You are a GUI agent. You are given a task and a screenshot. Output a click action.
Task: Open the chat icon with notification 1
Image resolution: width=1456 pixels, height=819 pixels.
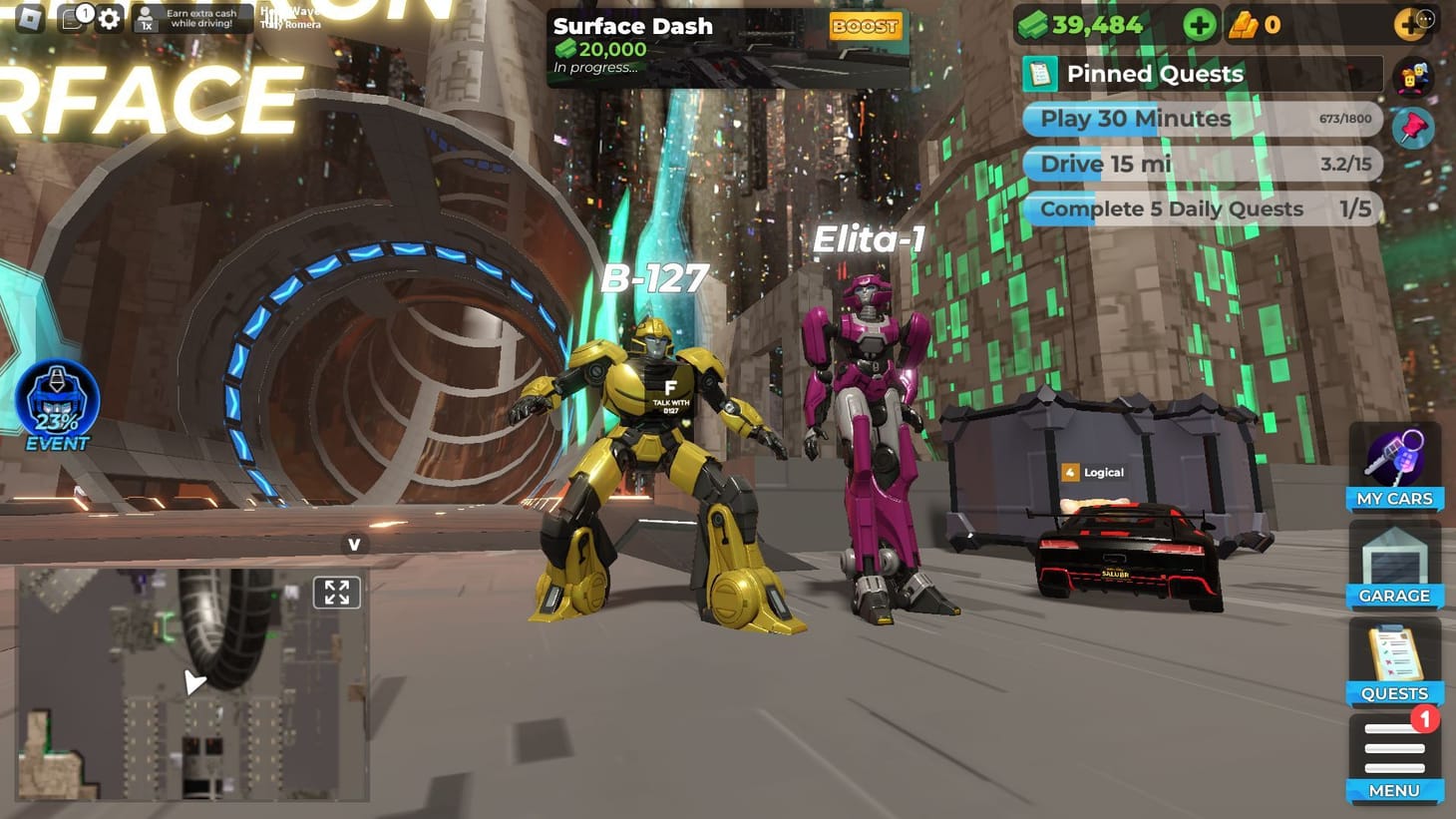tap(72, 17)
